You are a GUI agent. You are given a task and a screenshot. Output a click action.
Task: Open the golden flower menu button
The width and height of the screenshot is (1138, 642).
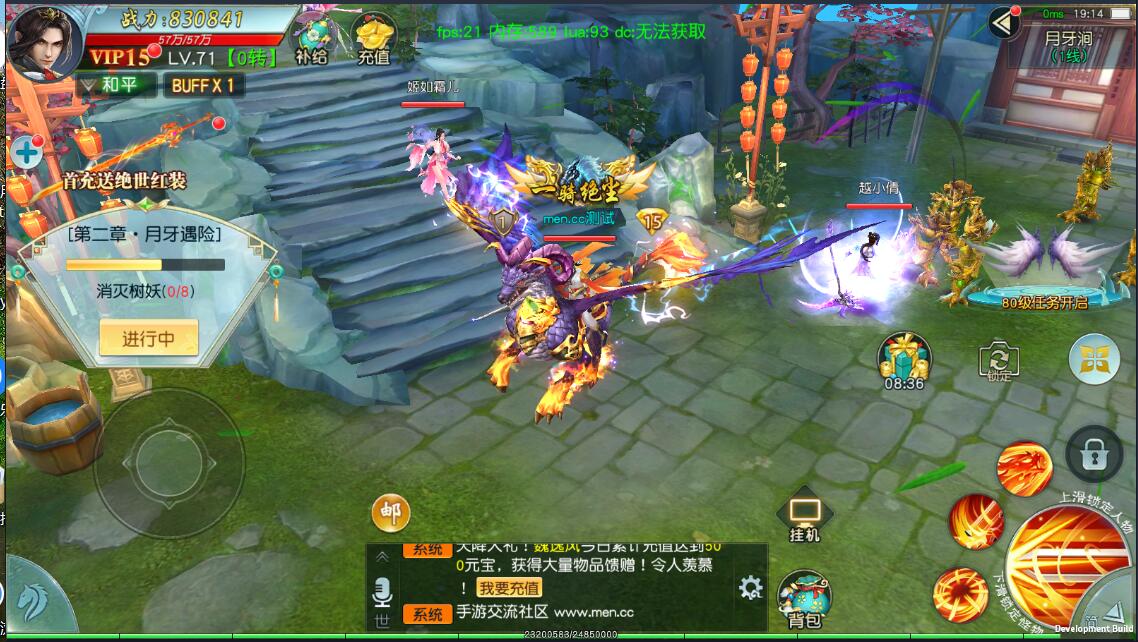pyautogui.click(x=1093, y=359)
